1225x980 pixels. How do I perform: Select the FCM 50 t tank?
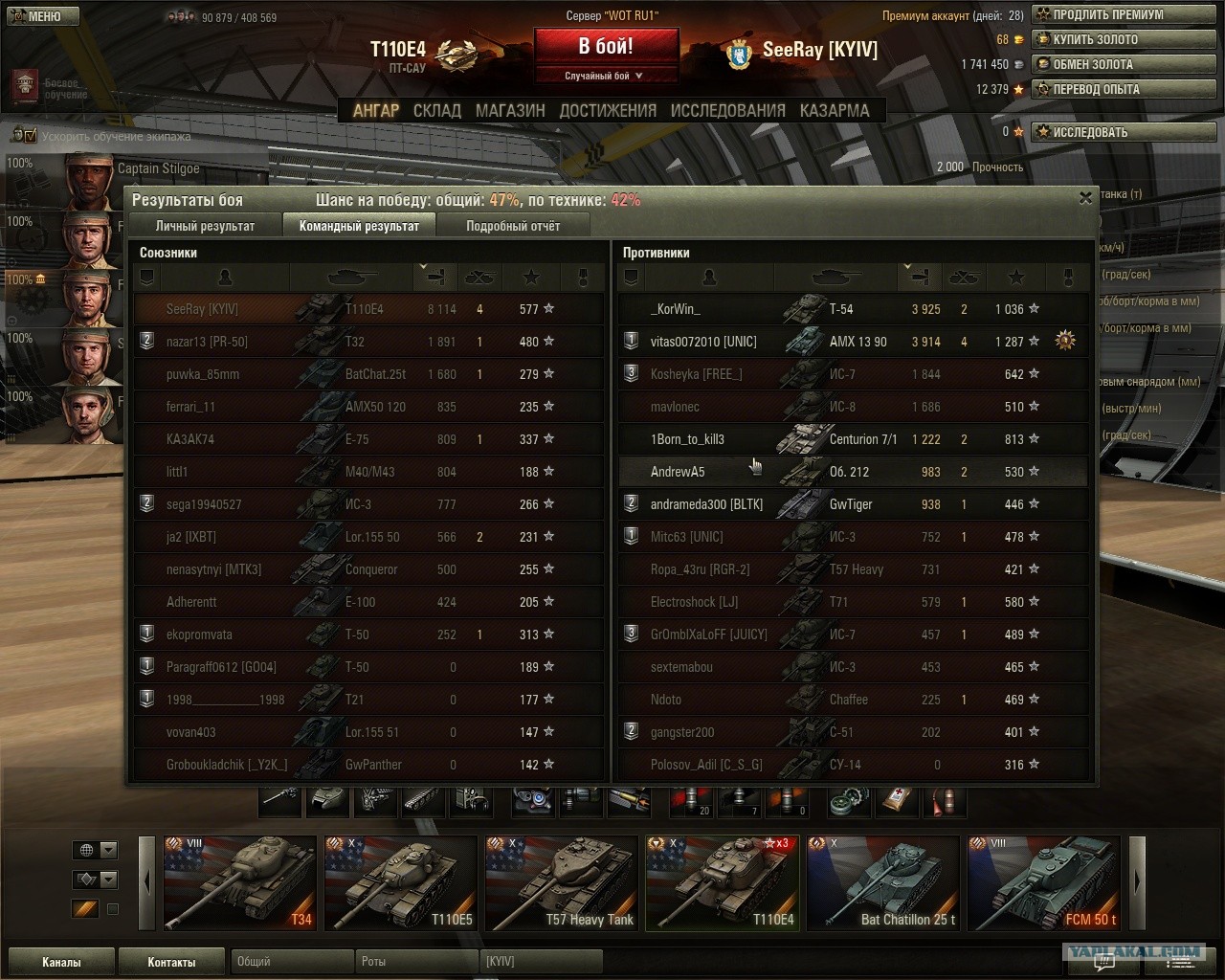[1043, 882]
